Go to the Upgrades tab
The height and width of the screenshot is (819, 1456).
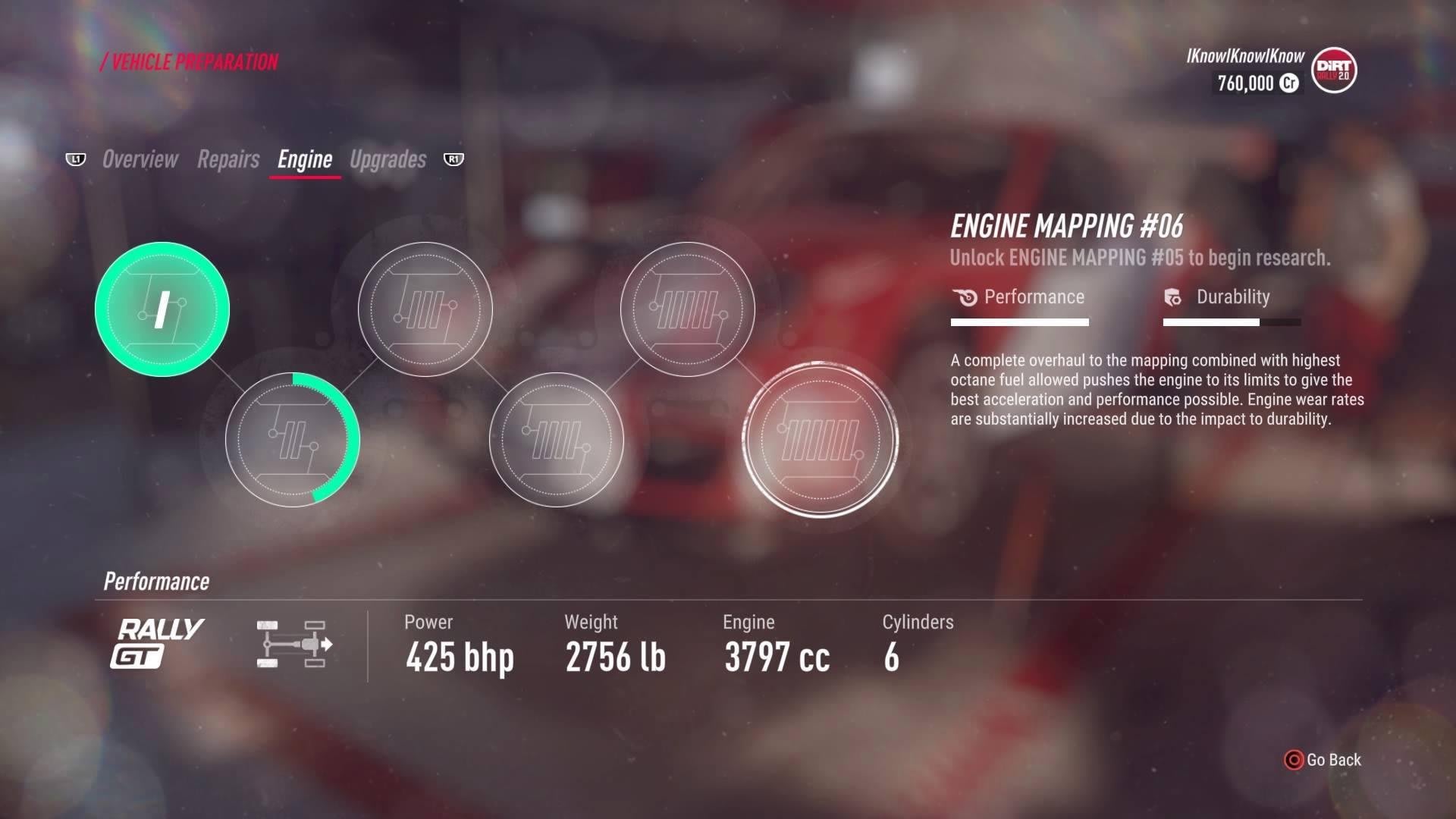[x=388, y=159]
